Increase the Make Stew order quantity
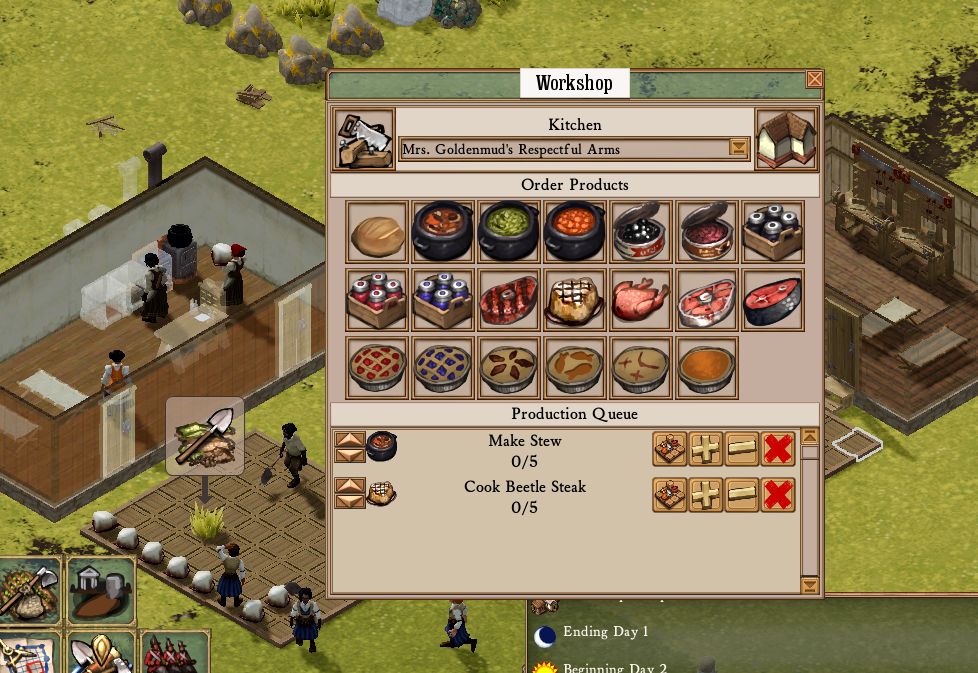The image size is (978, 673). tap(706, 449)
